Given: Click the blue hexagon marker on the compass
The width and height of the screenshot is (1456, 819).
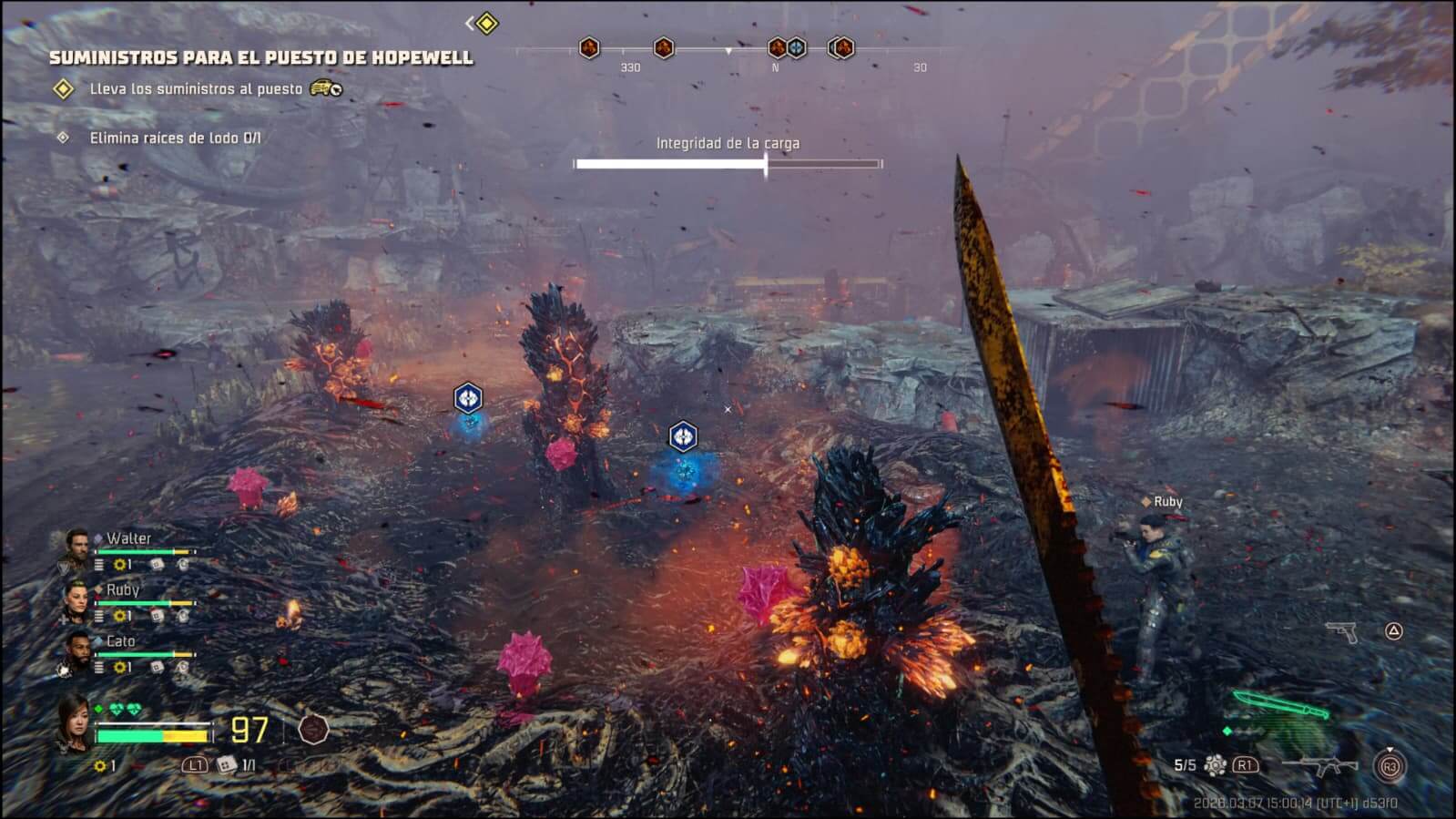Looking at the screenshot, I should (x=797, y=47).
